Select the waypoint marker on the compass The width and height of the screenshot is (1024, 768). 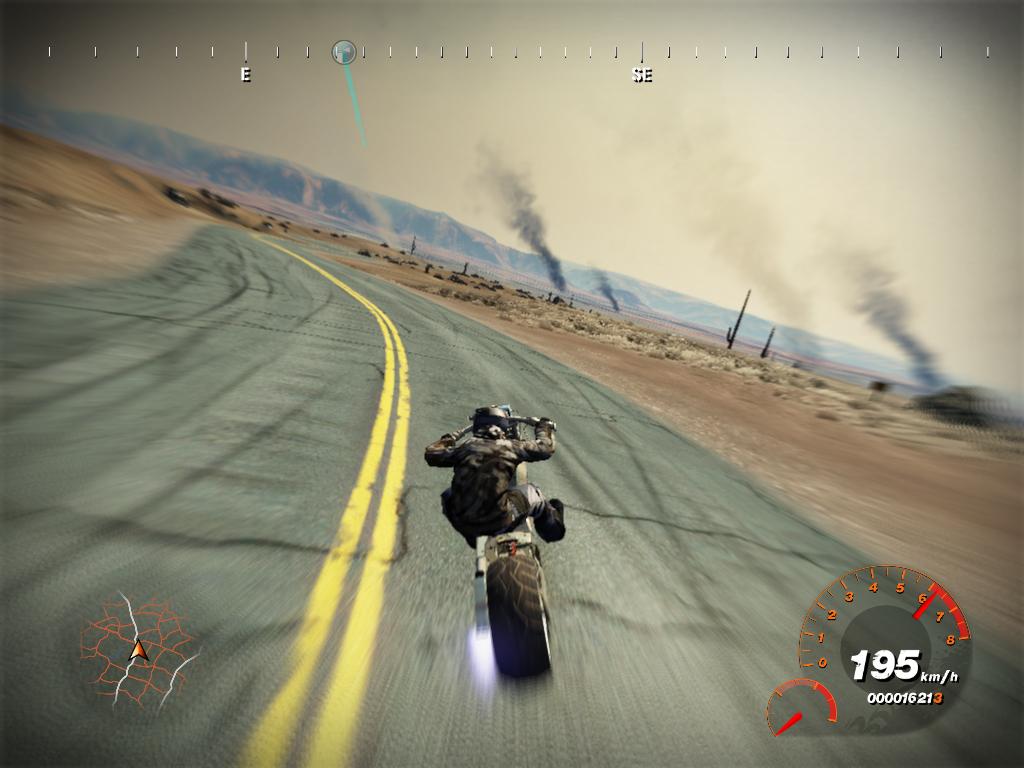pyautogui.click(x=344, y=52)
